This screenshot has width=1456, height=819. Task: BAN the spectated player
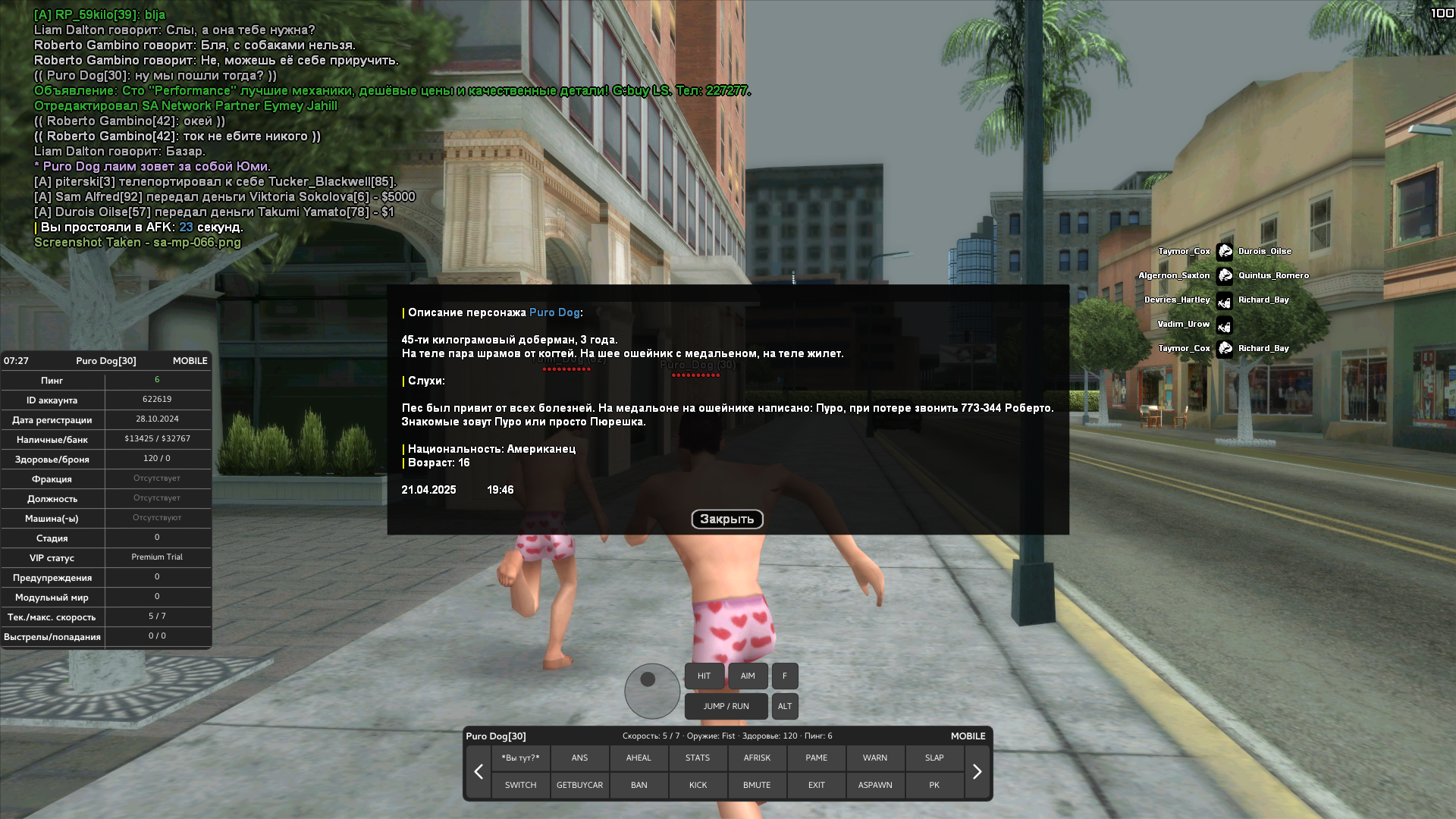639,785
